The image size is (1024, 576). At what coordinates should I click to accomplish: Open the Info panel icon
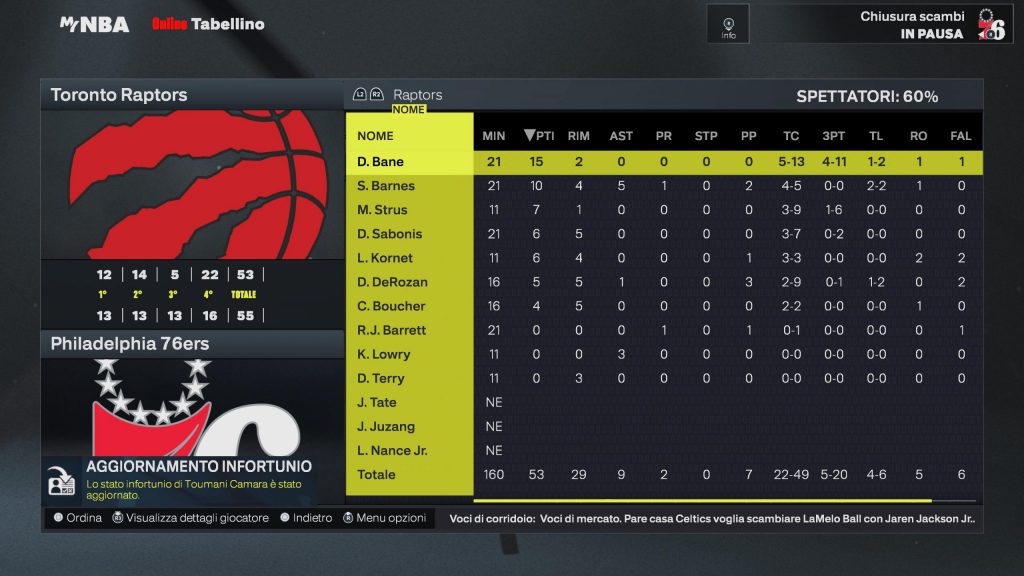coord(728,24)
